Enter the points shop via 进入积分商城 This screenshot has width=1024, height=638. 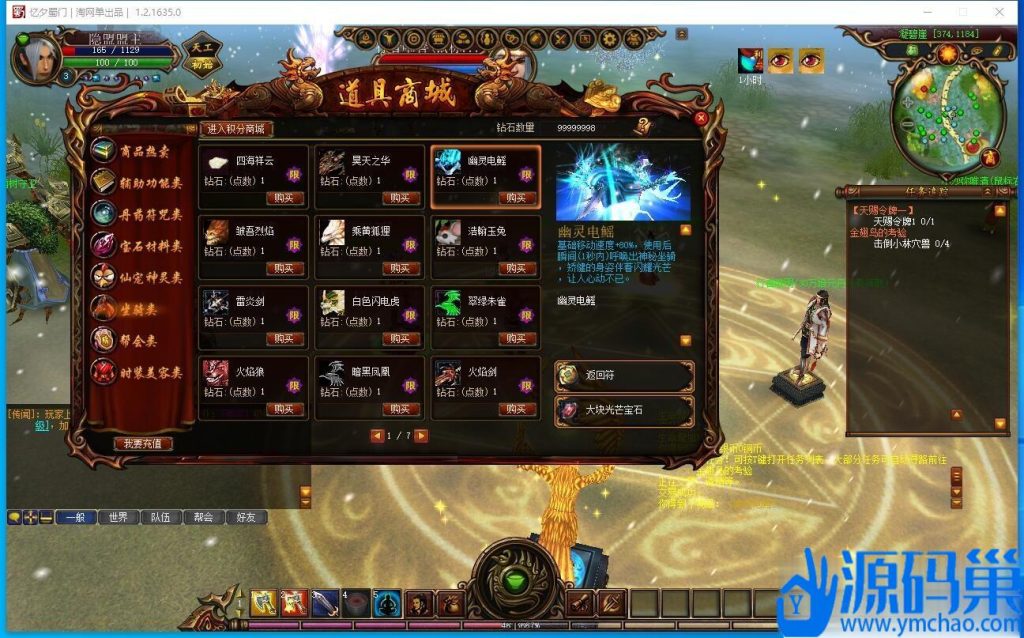(x=237, y=129)
